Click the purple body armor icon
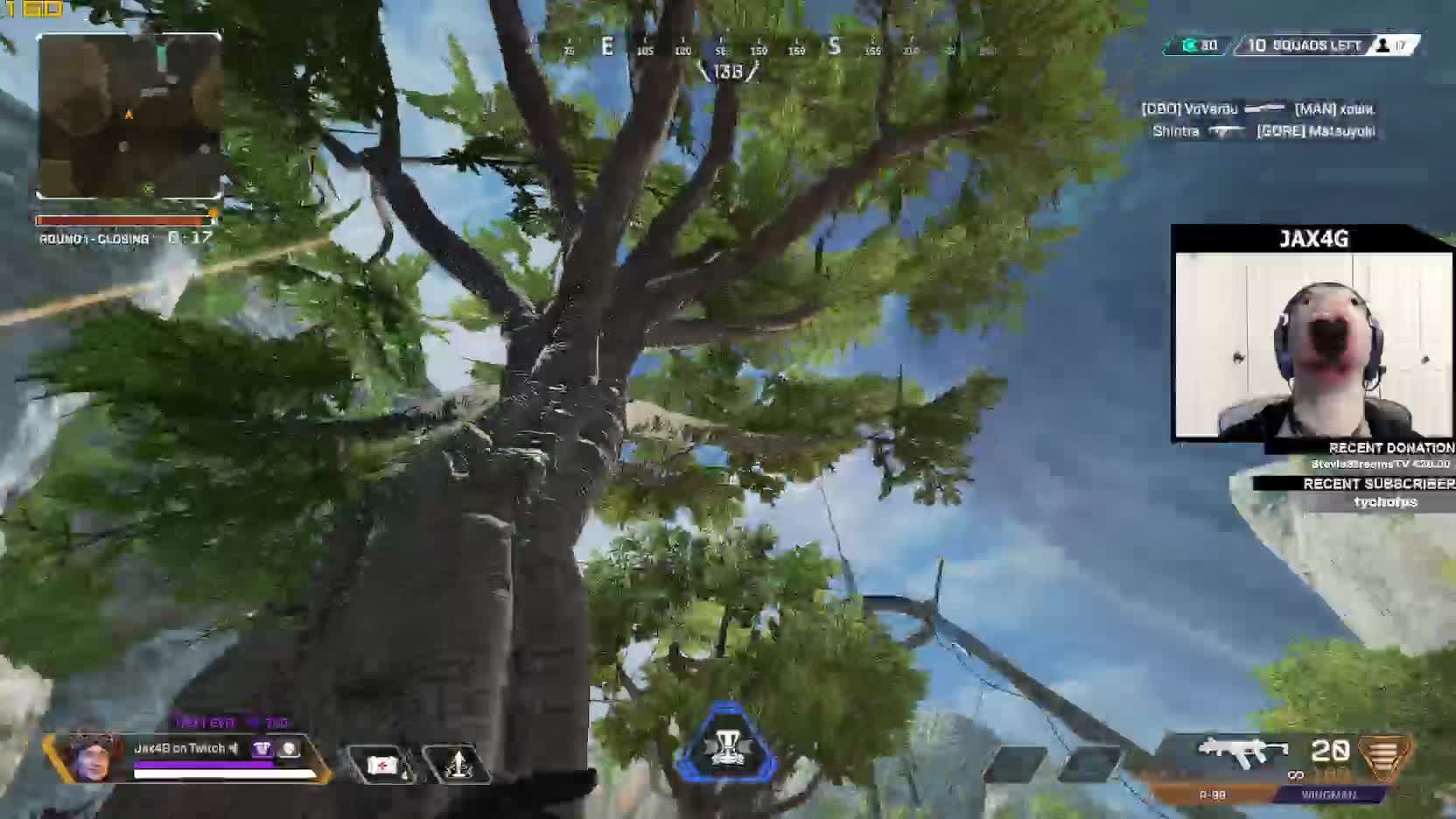Image resolution: width=1456 pixels, height=819 pixels. point(262,748)
